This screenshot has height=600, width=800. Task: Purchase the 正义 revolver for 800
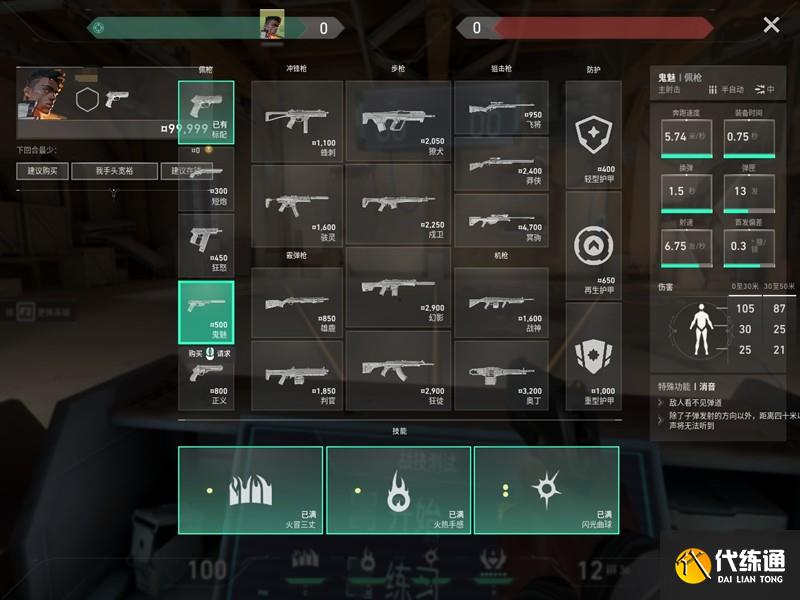pyautogui.click(x=206, y=379)
